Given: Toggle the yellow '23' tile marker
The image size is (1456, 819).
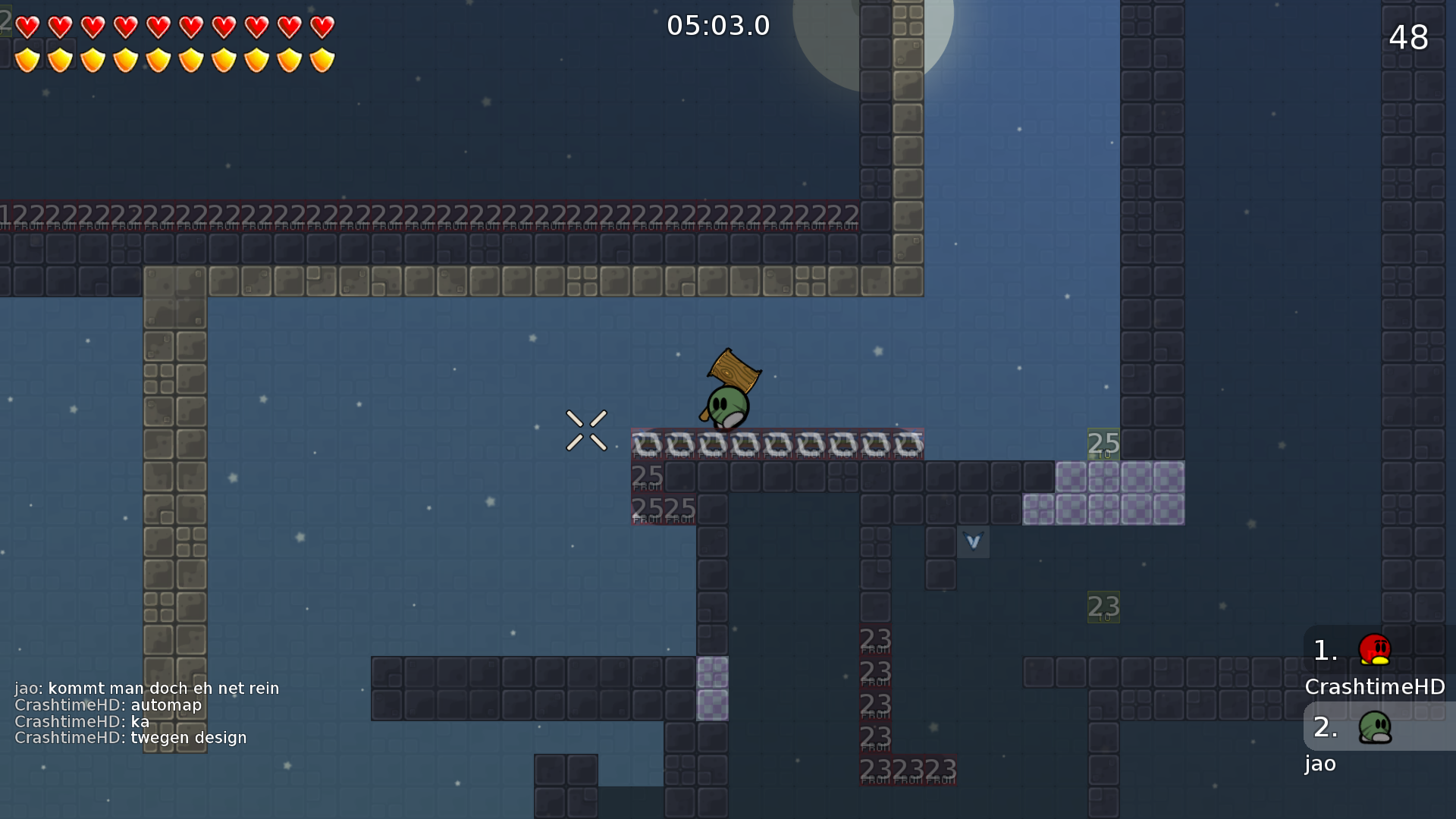Looking at the screenshot, I should point(1104,607).
